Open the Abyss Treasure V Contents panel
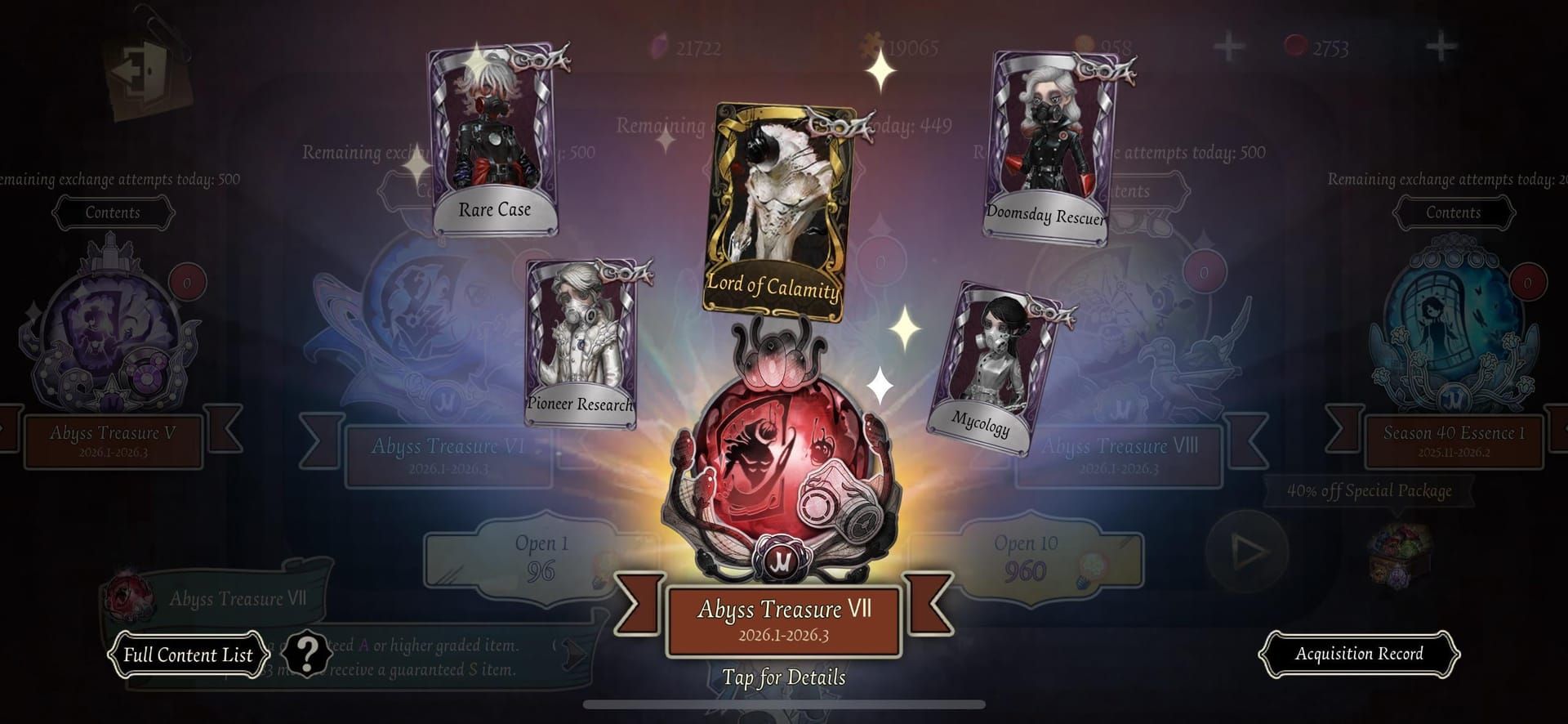Image resolution: width=1568 pixels, height=724 pixels. tap(113, 213)
